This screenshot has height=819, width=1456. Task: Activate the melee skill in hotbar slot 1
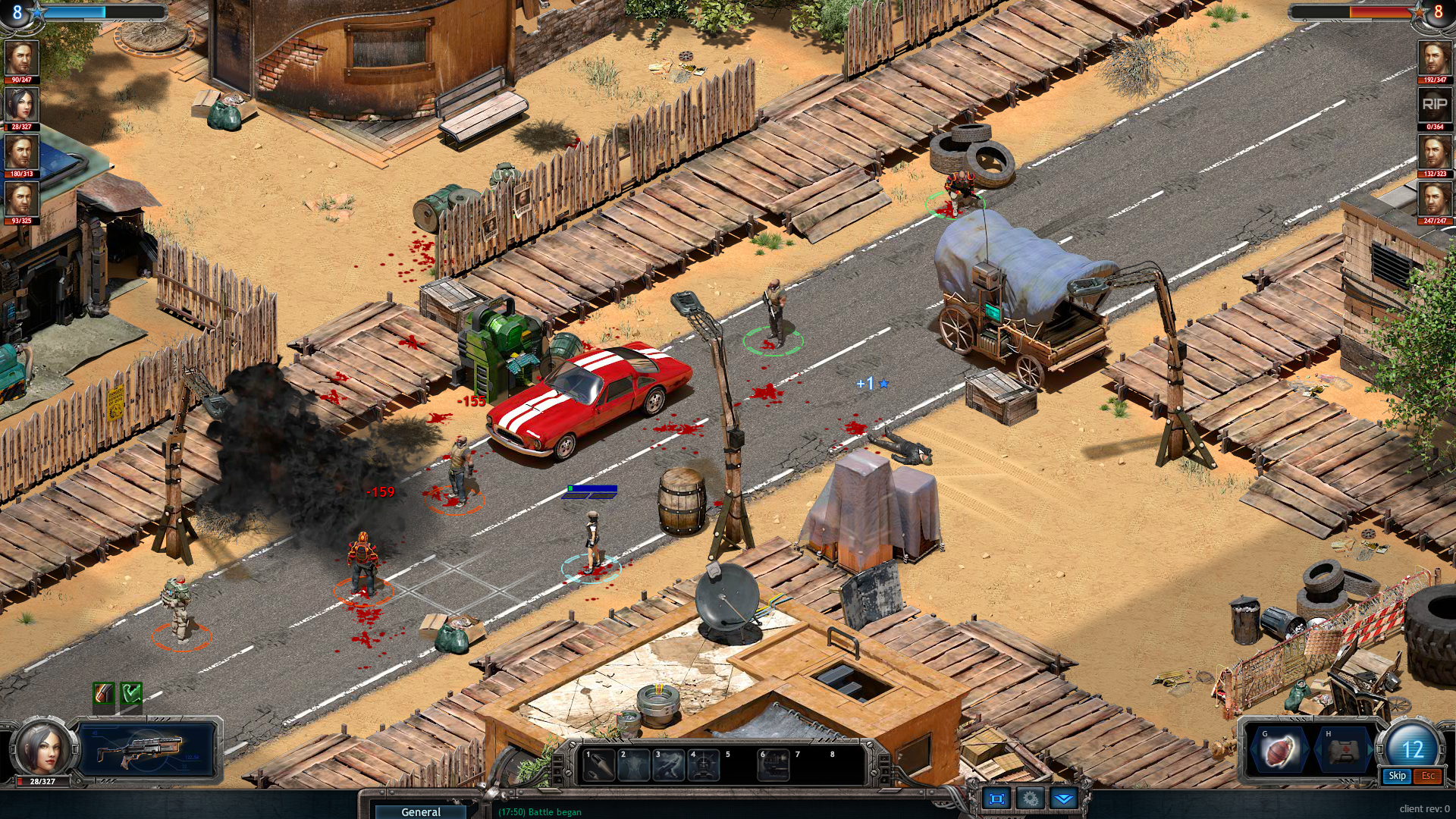tap(598, 764)
